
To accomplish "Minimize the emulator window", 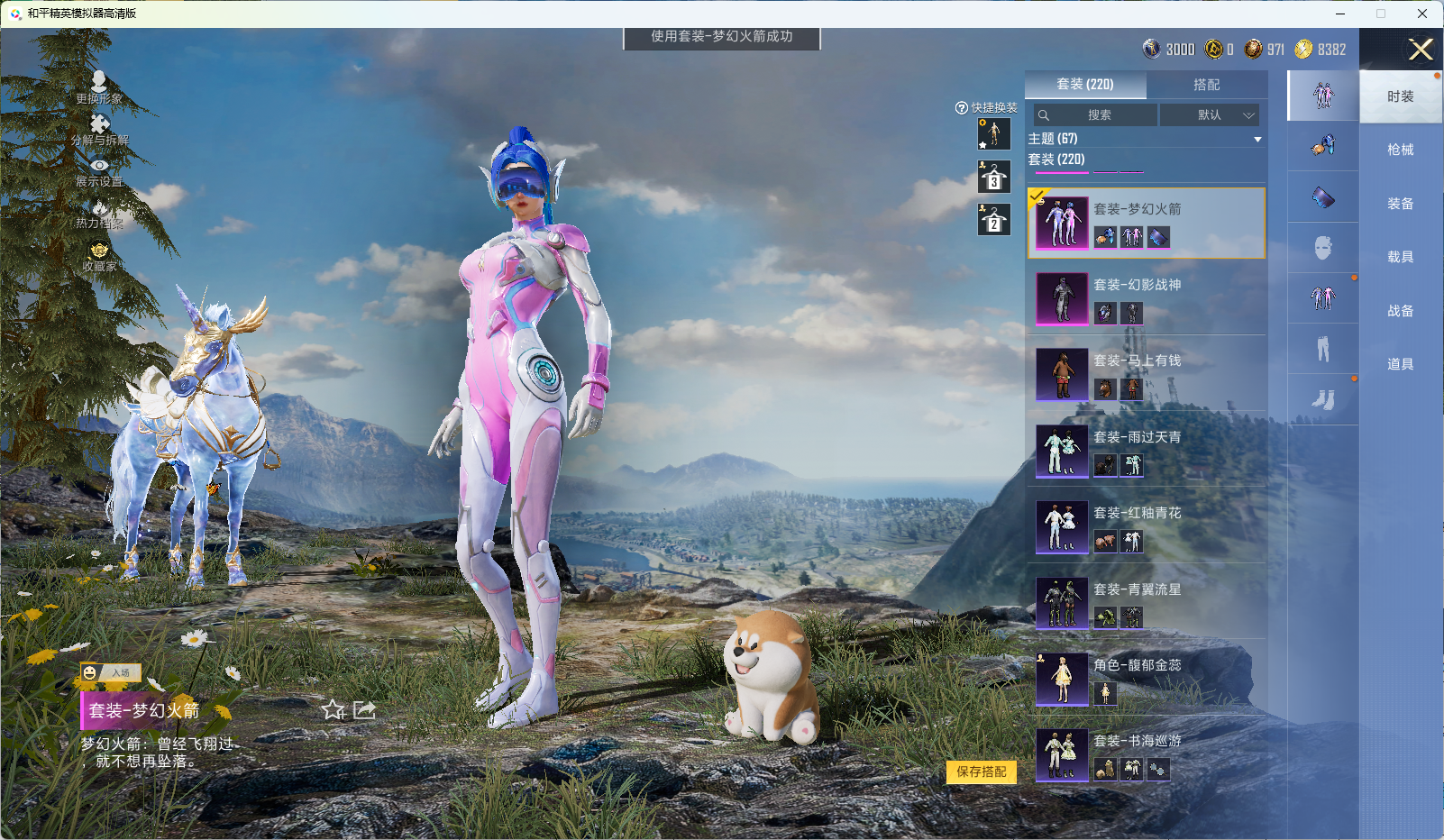I will [x=1340, y=14].
